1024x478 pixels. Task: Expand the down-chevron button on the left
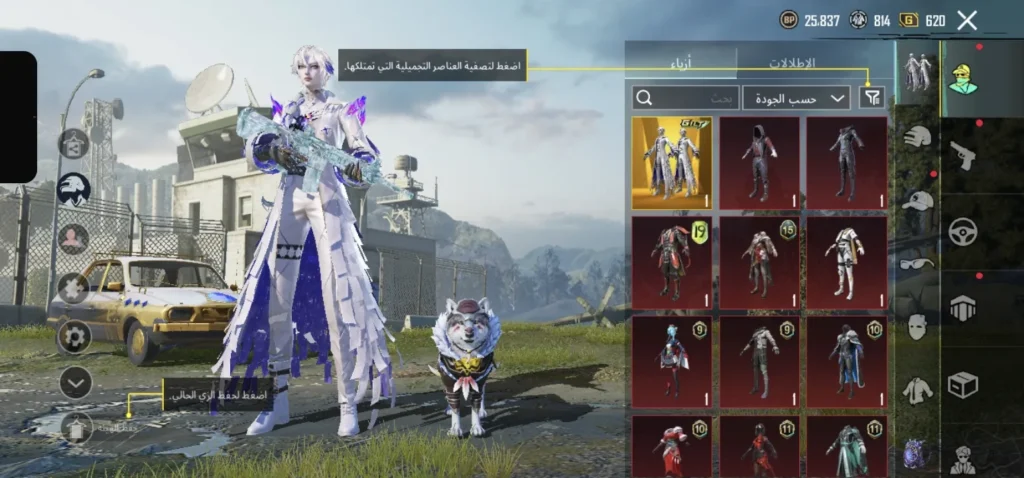pos(75,382)
